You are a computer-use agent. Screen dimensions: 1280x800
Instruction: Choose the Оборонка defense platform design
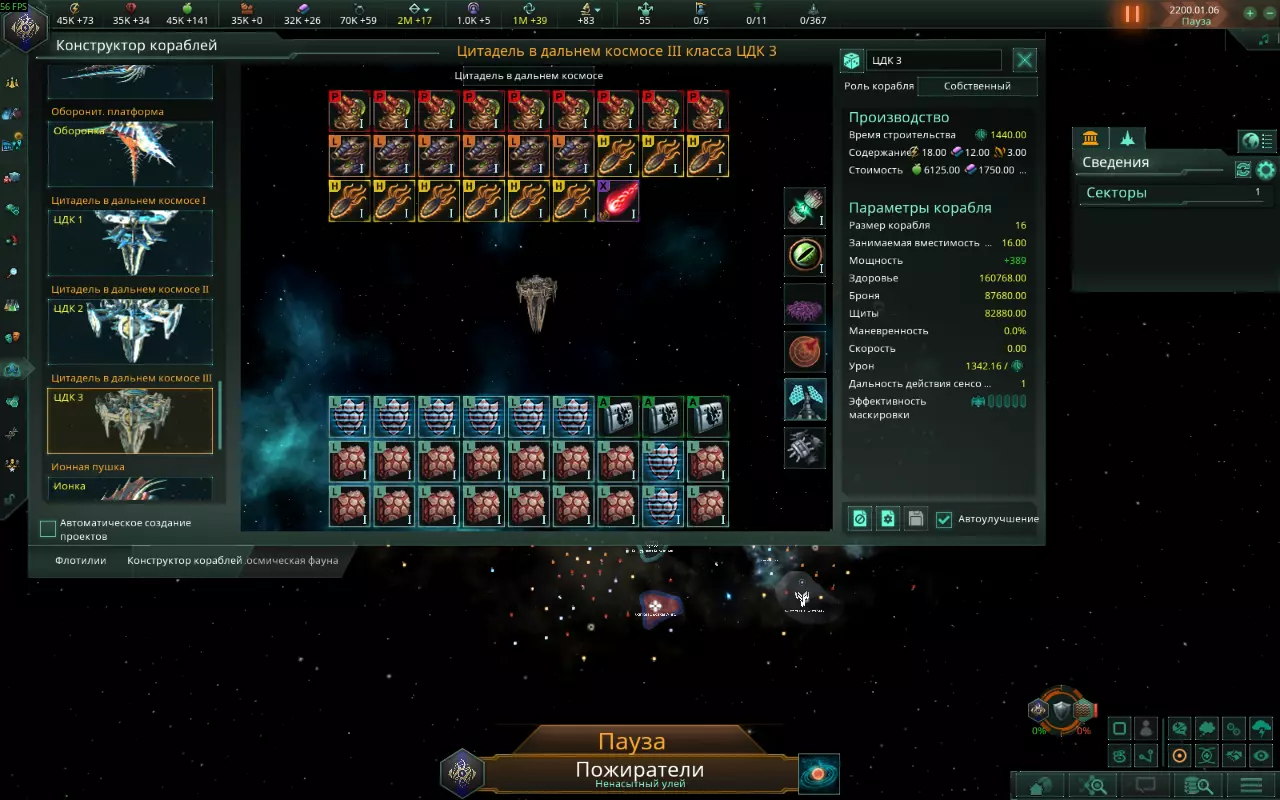tap(130, 154)
